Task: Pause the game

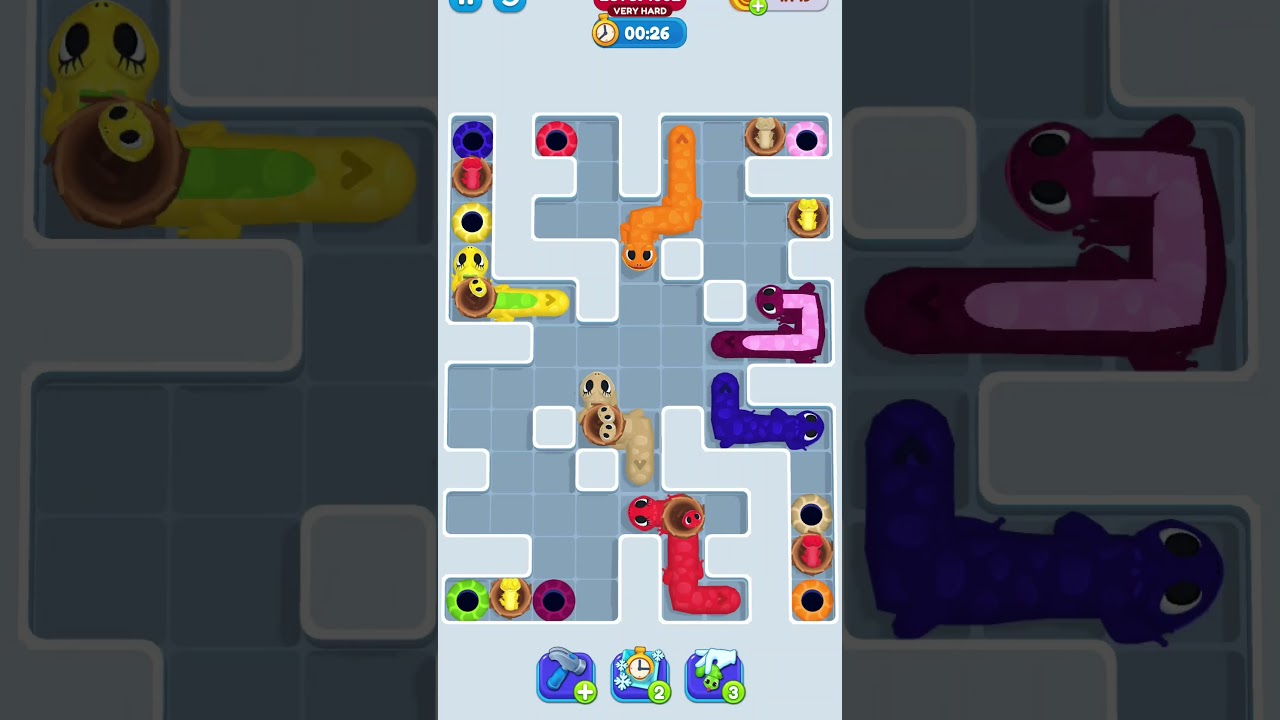Action: (x=464, y=4)
